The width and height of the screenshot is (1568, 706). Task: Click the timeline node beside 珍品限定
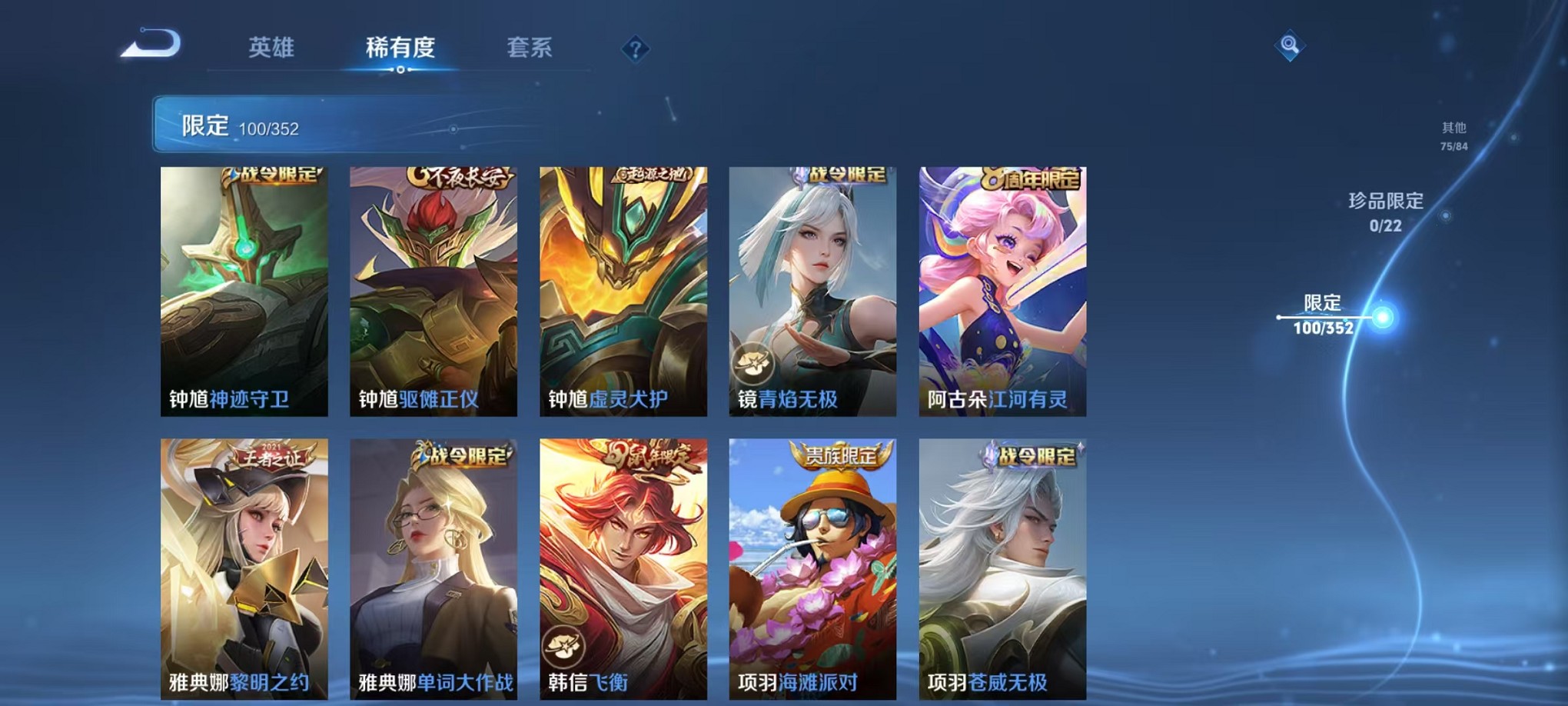click(x=1446, y=215)
